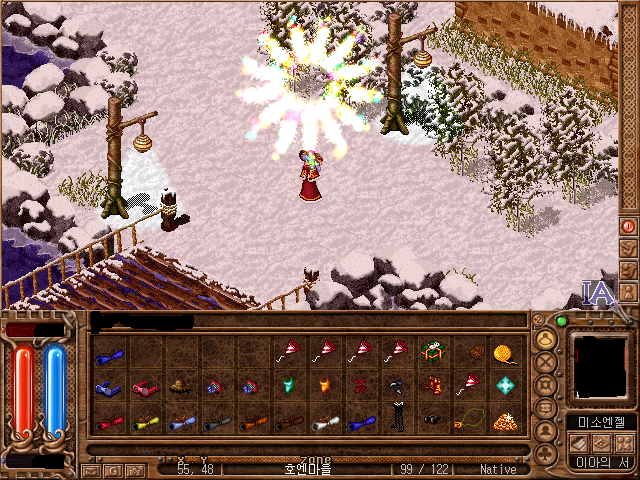640x480 pixels.
Task: Open the minimap panel
Action: point(601,369)
